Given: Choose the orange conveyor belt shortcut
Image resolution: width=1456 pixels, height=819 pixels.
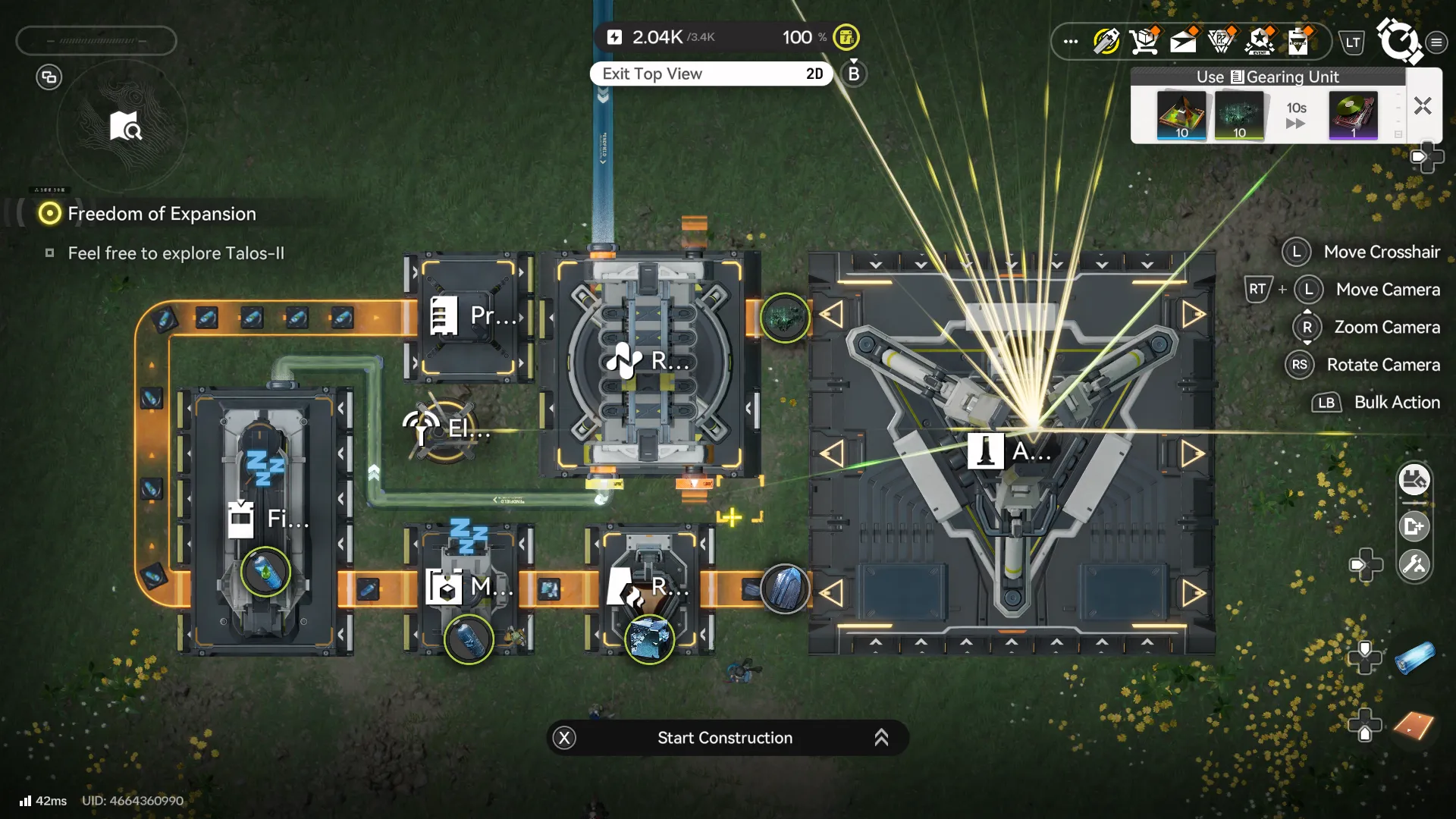Looking at the screenshot, I should 1414,726.
